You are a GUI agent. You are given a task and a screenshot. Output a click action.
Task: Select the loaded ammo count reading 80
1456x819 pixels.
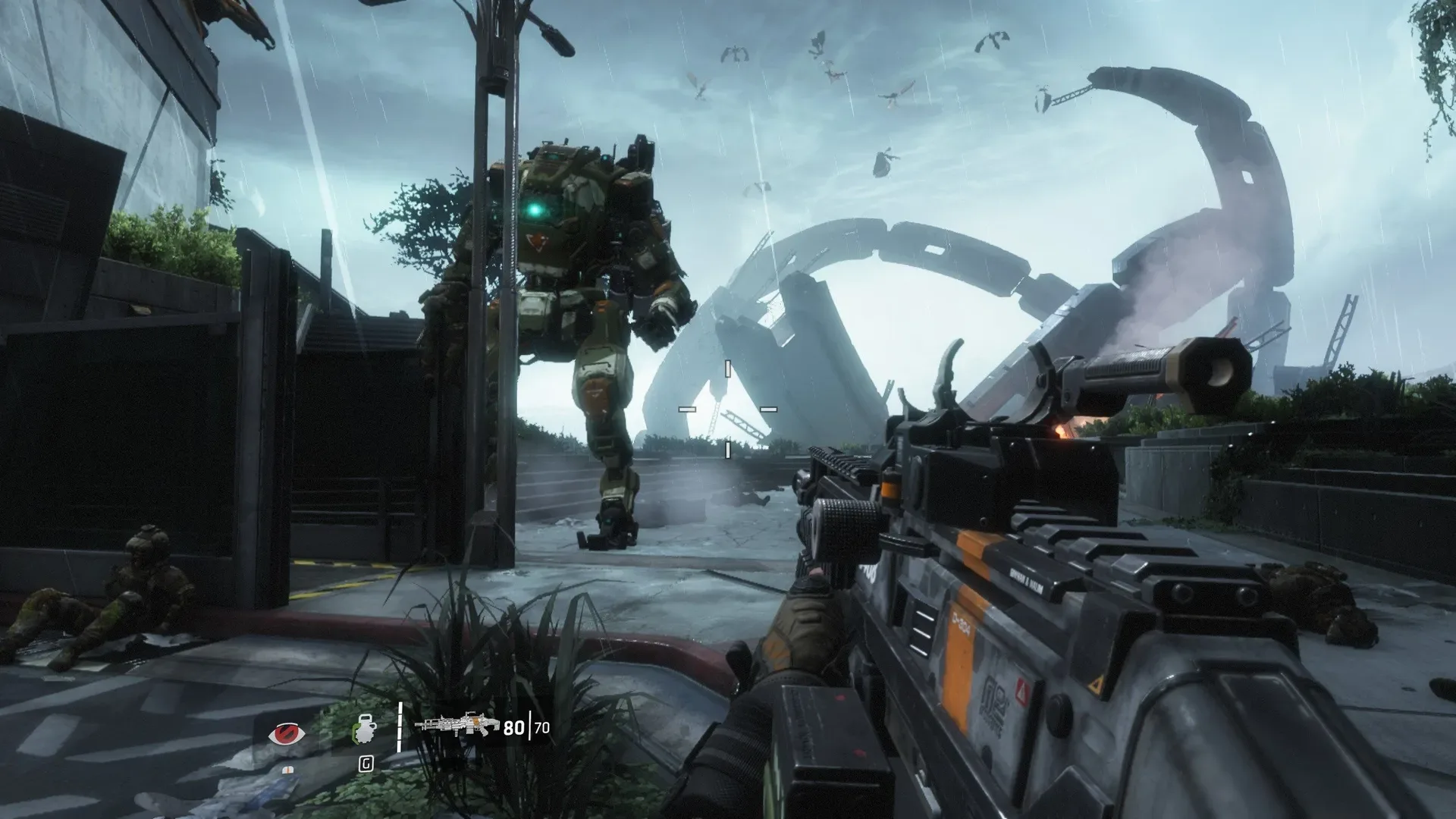[x=514, y=728]
